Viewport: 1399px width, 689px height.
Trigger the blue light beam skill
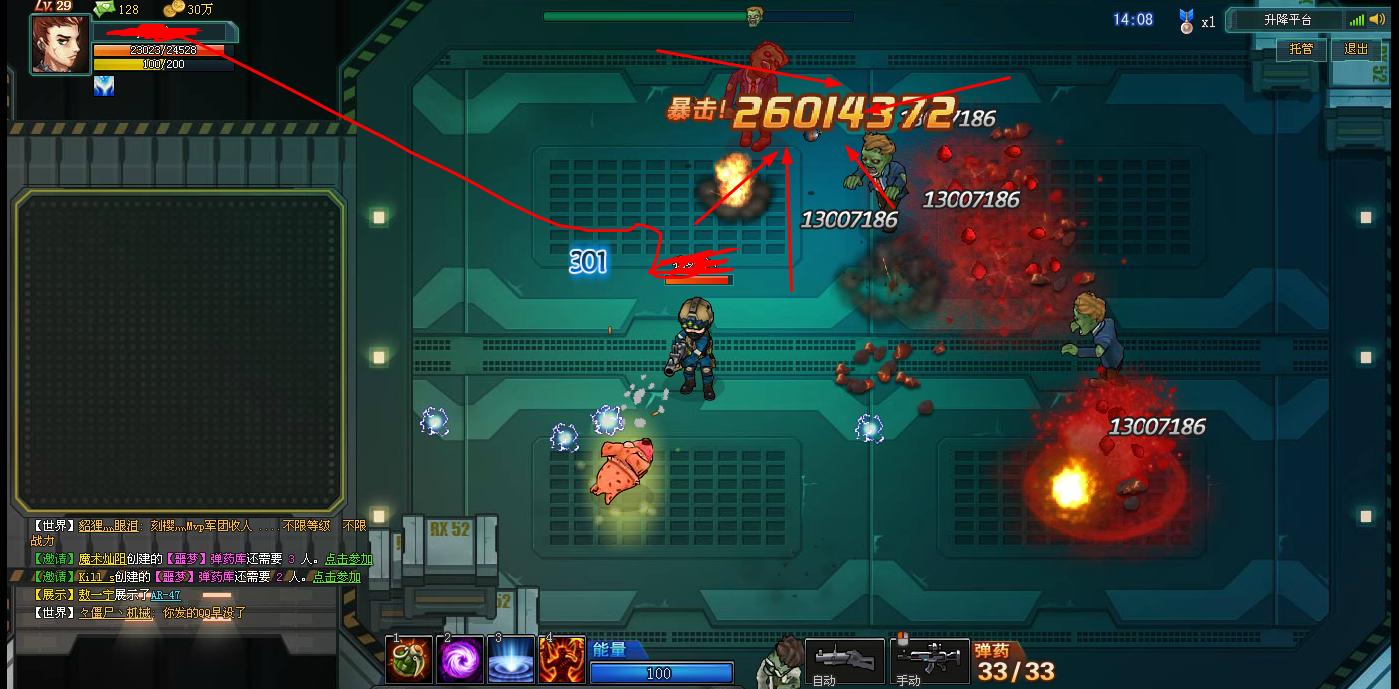coord(511,660)
